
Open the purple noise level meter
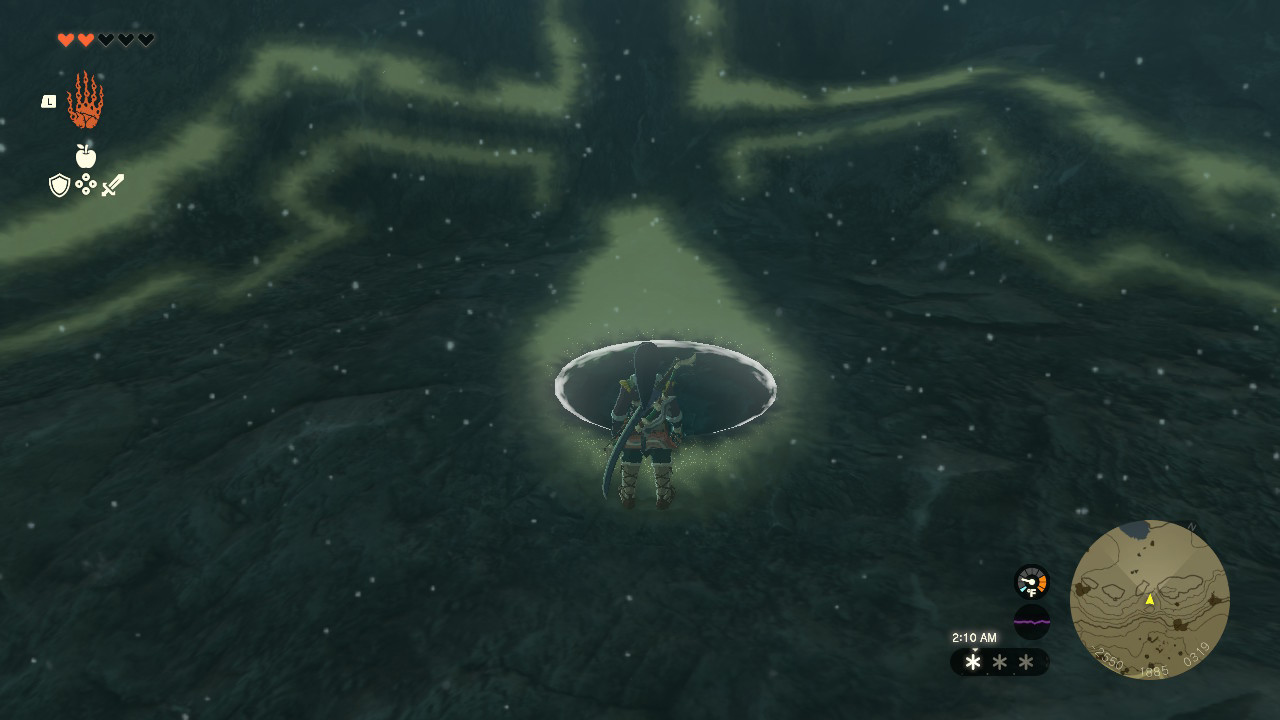(1030, 622)
